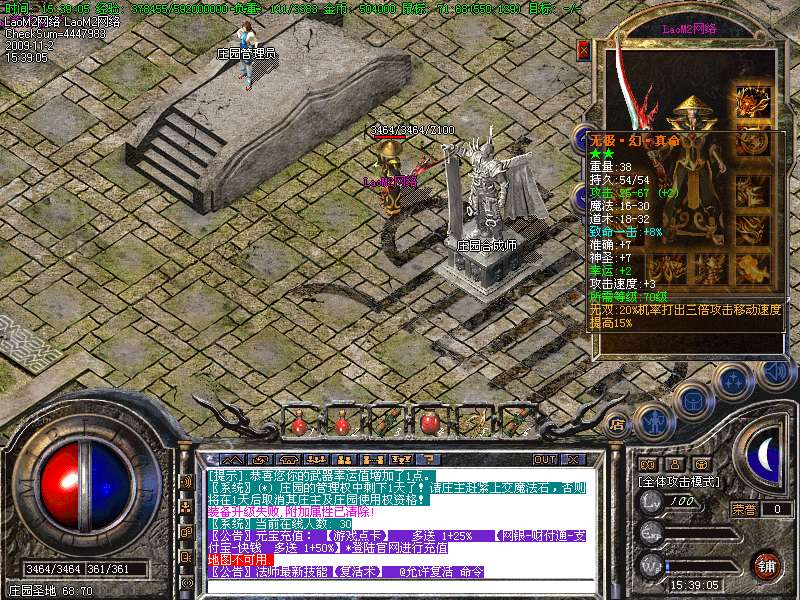Open the character figure round button
800x600 pixels.
point(653,422)
